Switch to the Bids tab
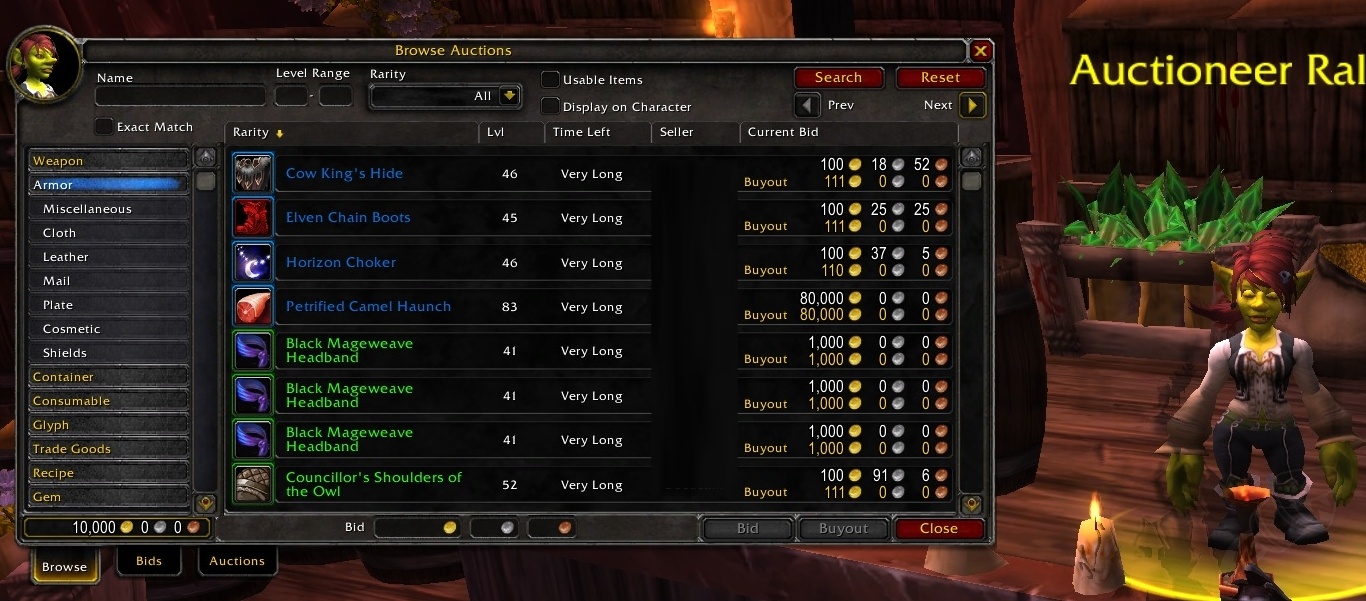Viewport: 1366px width, 601px height. pyautogui.click(x=149, y=561)
